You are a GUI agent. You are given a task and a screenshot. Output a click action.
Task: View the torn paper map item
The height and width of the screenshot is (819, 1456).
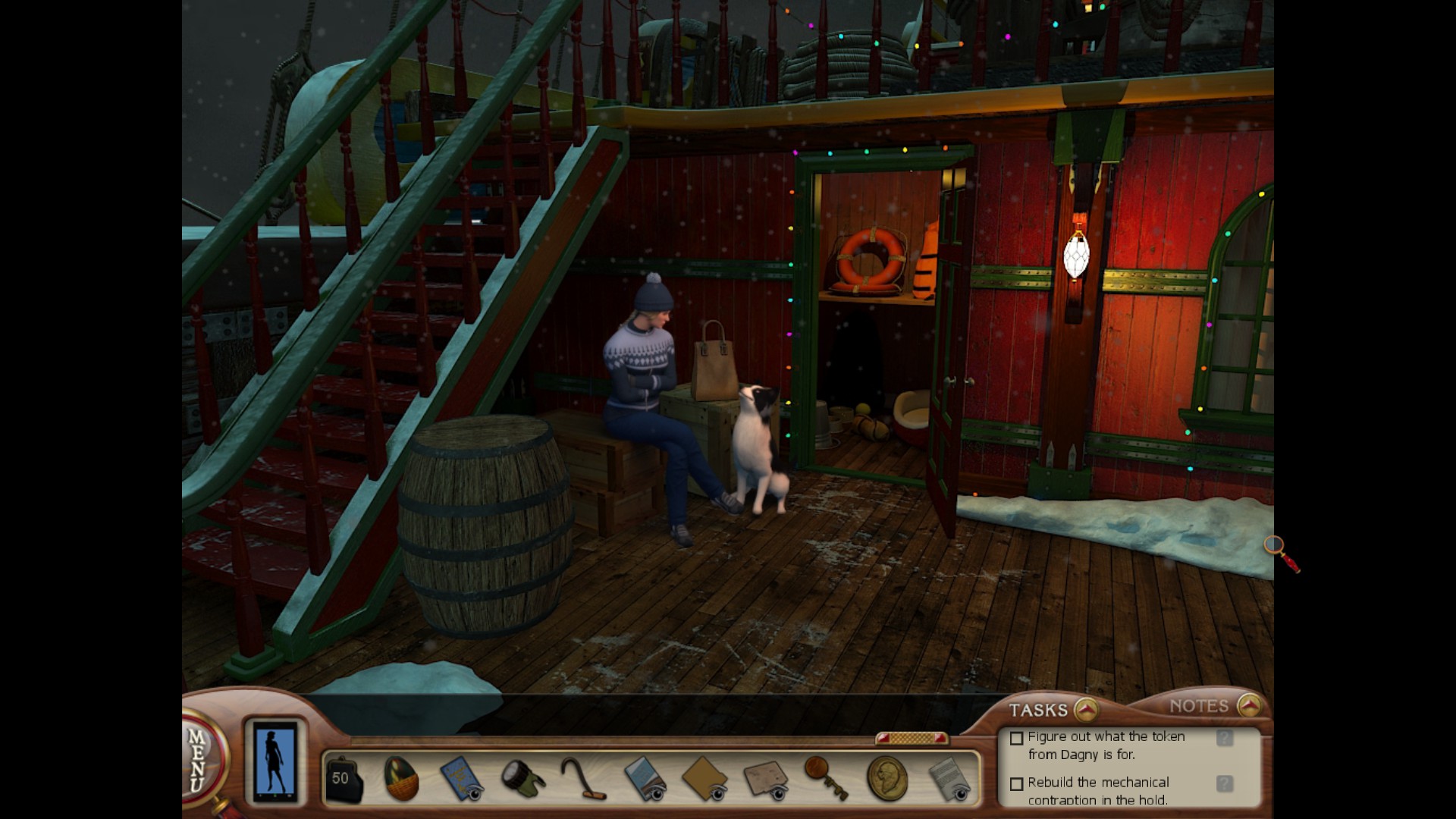(766, 778)
